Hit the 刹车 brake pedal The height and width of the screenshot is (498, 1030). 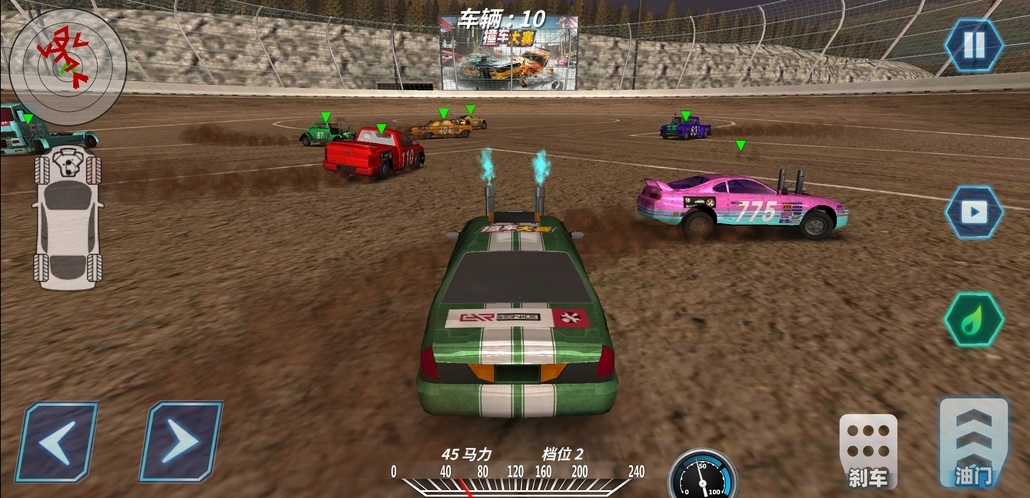[x=868, y=448]
